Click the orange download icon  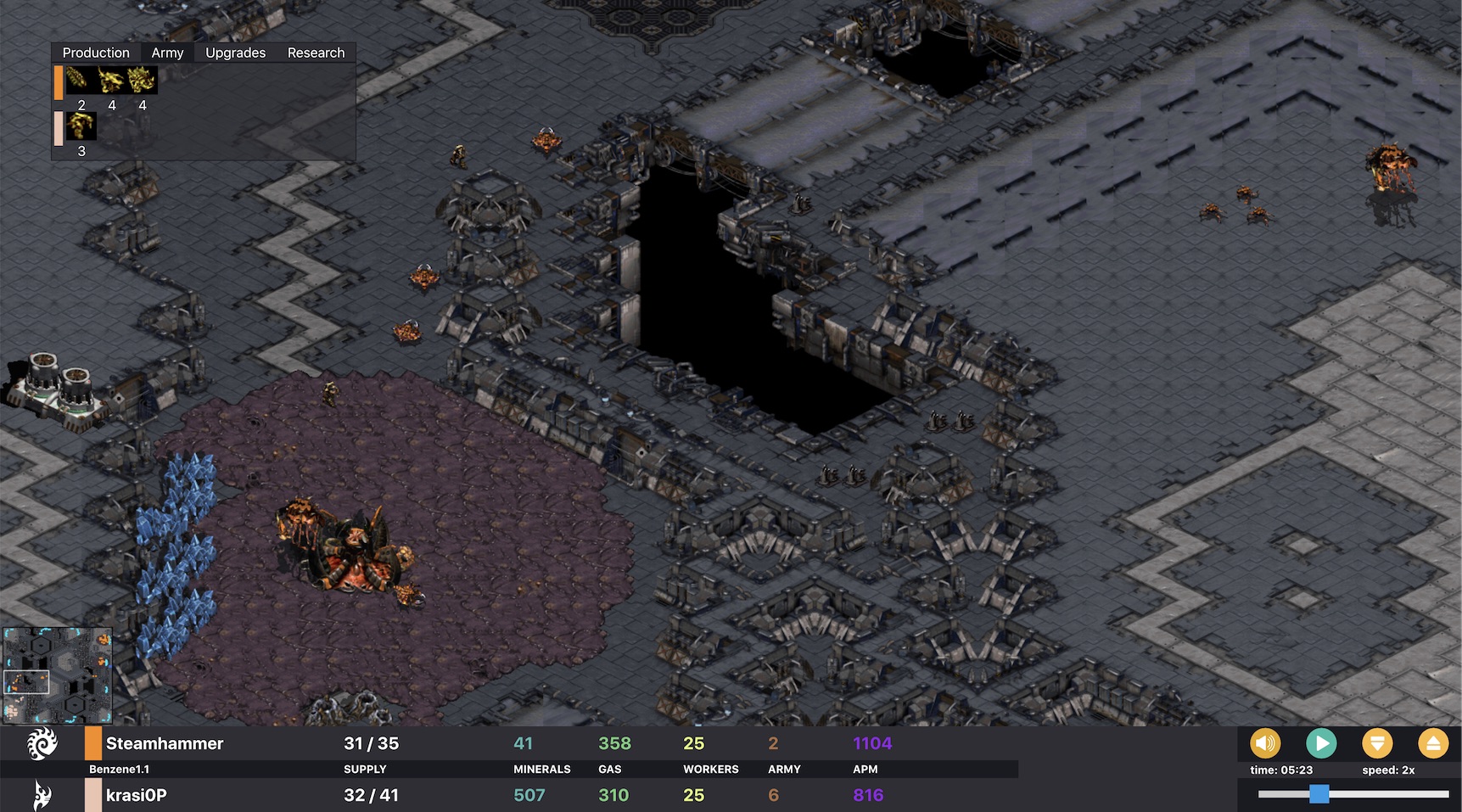point(1377,742)
